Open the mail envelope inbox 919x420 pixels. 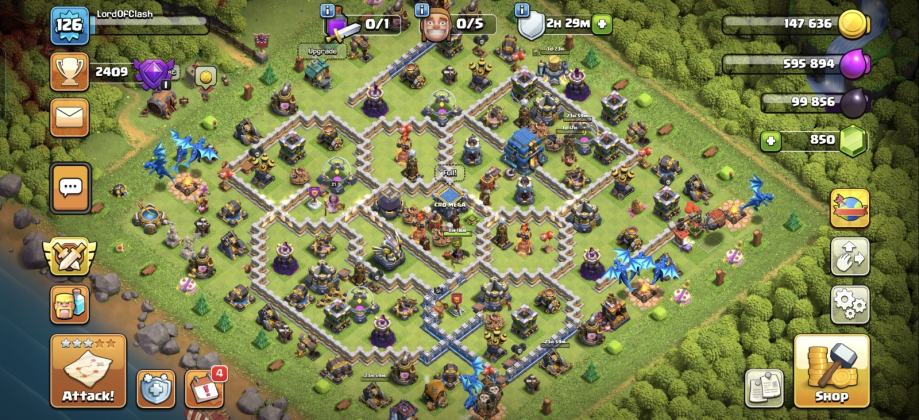click(x=70, y=118)
